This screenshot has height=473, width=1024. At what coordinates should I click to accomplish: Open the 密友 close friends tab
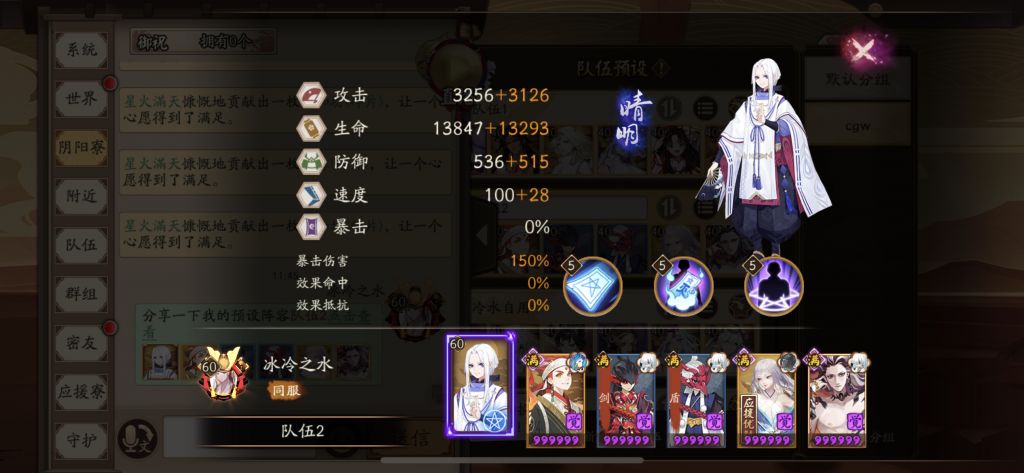click(x=80, y=340)
